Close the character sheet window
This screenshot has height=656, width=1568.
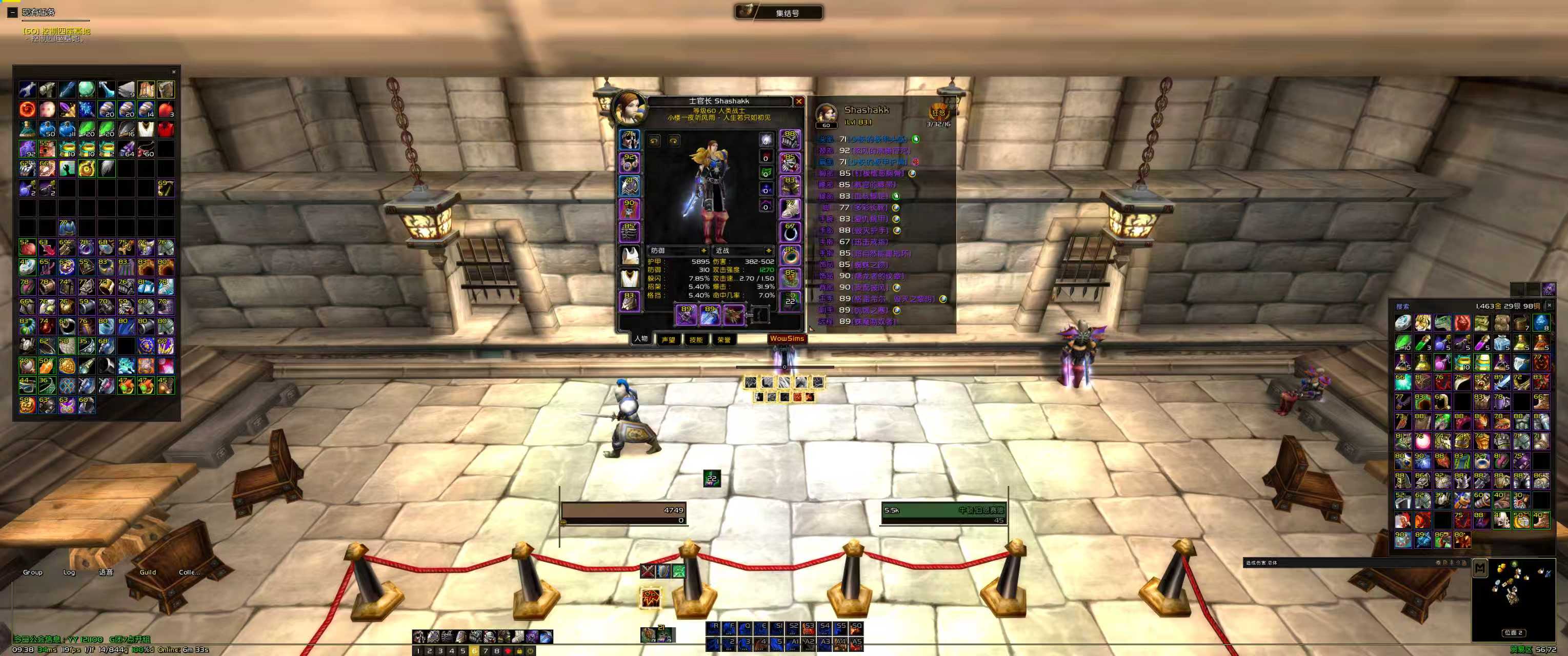[x=798, y=101]
